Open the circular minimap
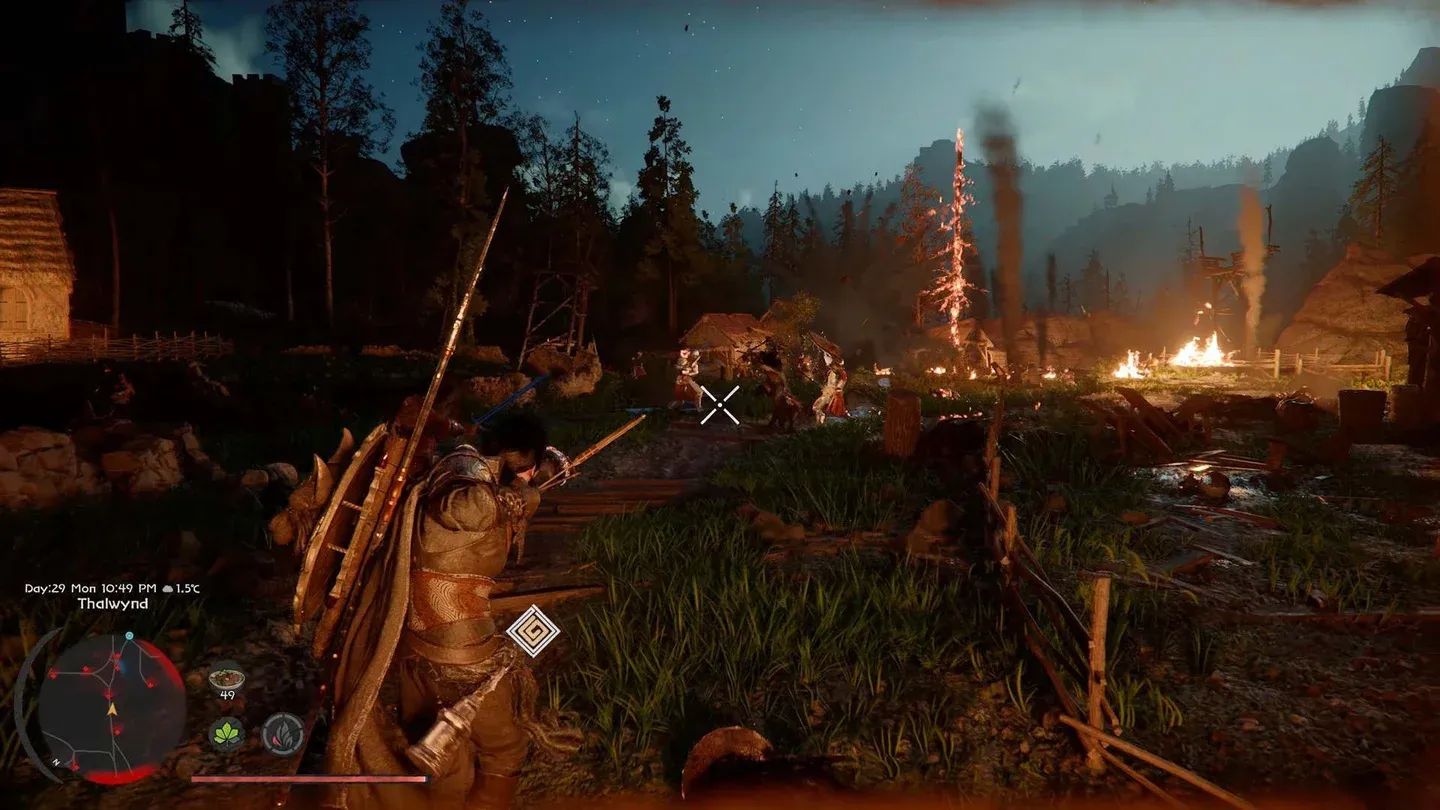The height and width of the screenshot is (810, 1440). [111, 708]
